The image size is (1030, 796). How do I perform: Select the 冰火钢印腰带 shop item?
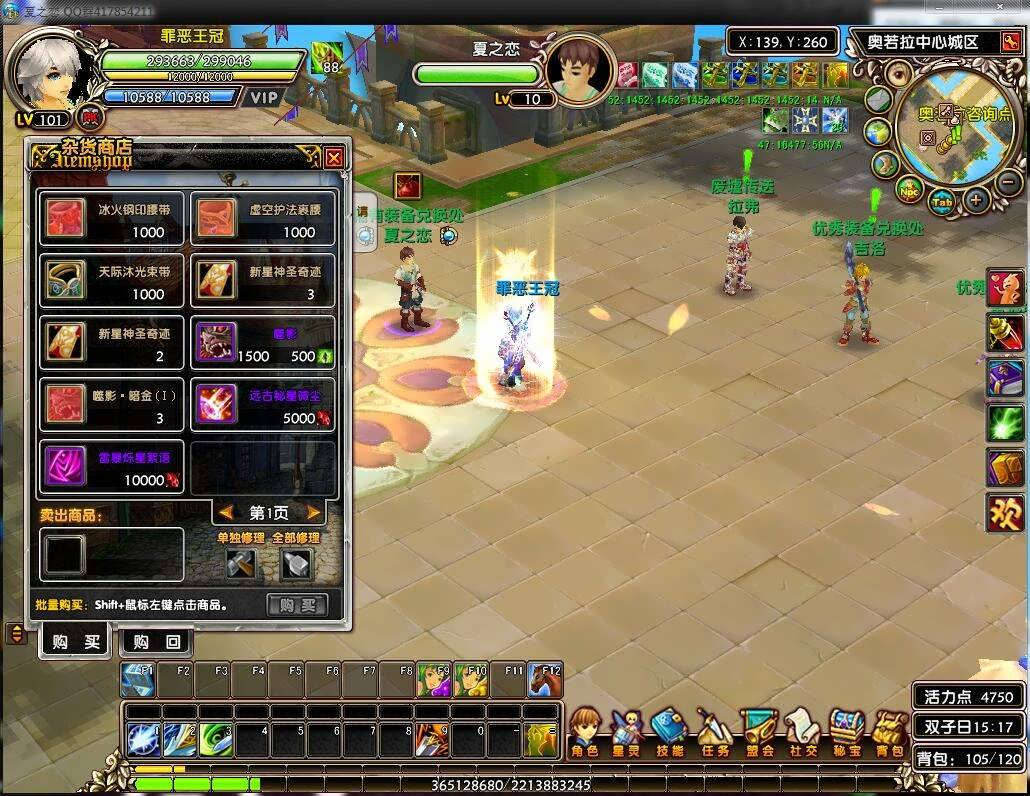[112, 220]
